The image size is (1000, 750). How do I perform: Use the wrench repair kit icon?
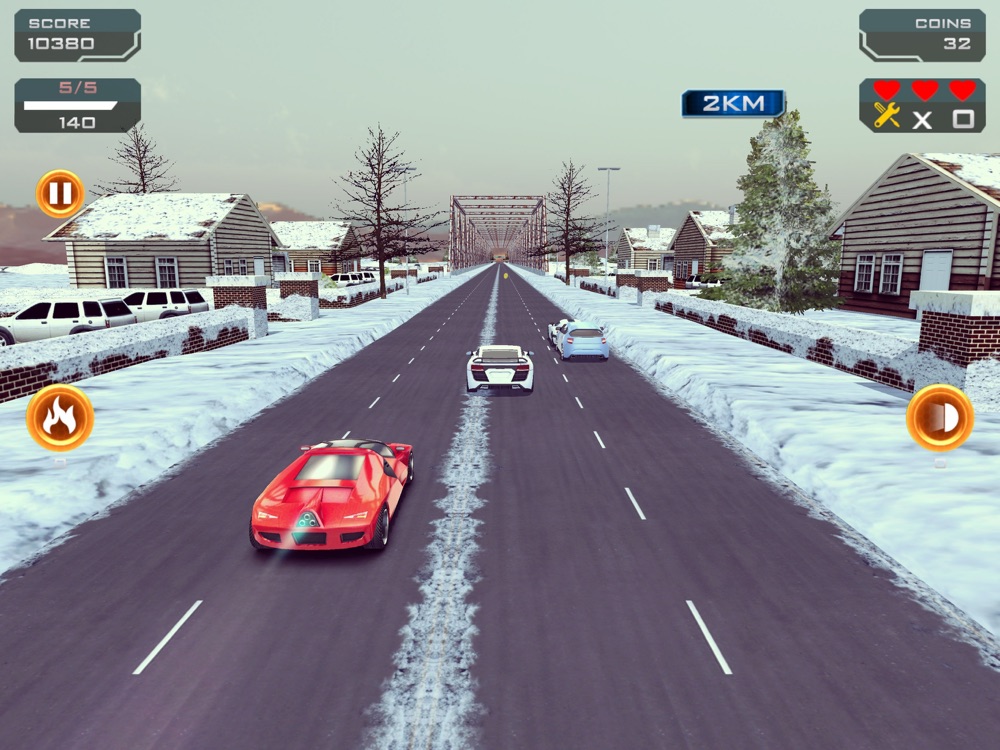pos(887,117)
